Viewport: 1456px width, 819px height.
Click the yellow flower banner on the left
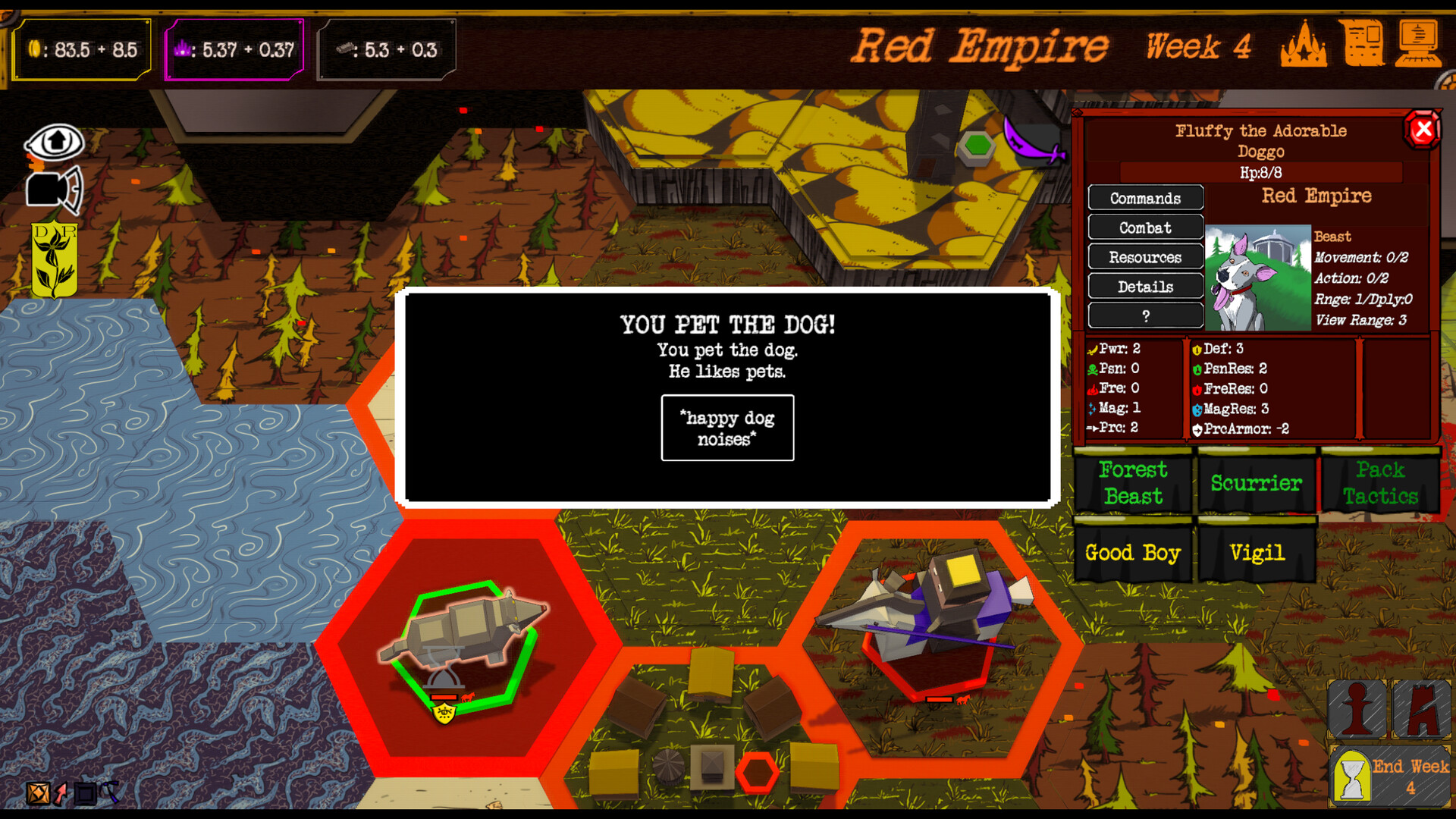point(53,256)
